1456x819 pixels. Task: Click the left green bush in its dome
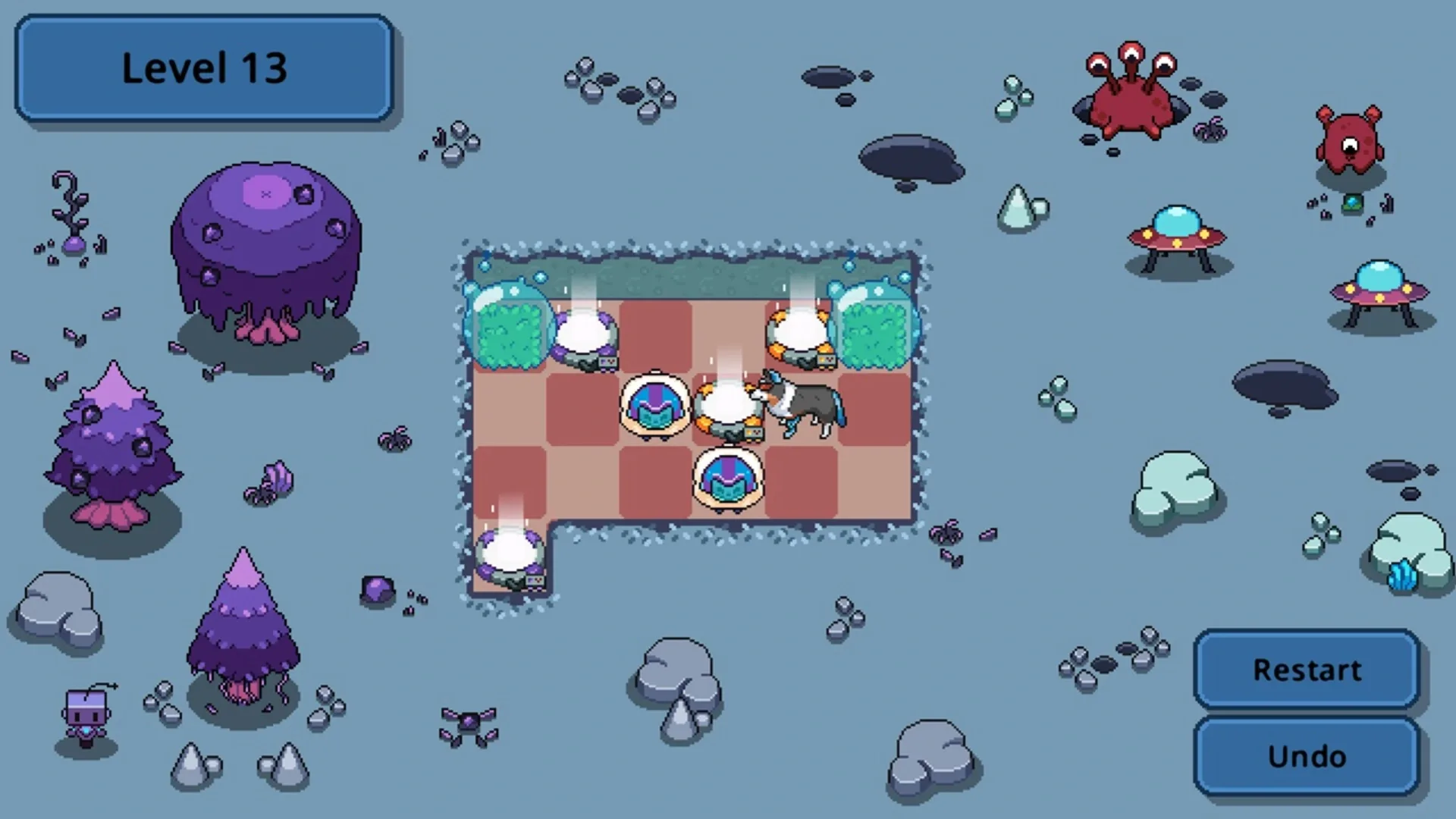507,334
